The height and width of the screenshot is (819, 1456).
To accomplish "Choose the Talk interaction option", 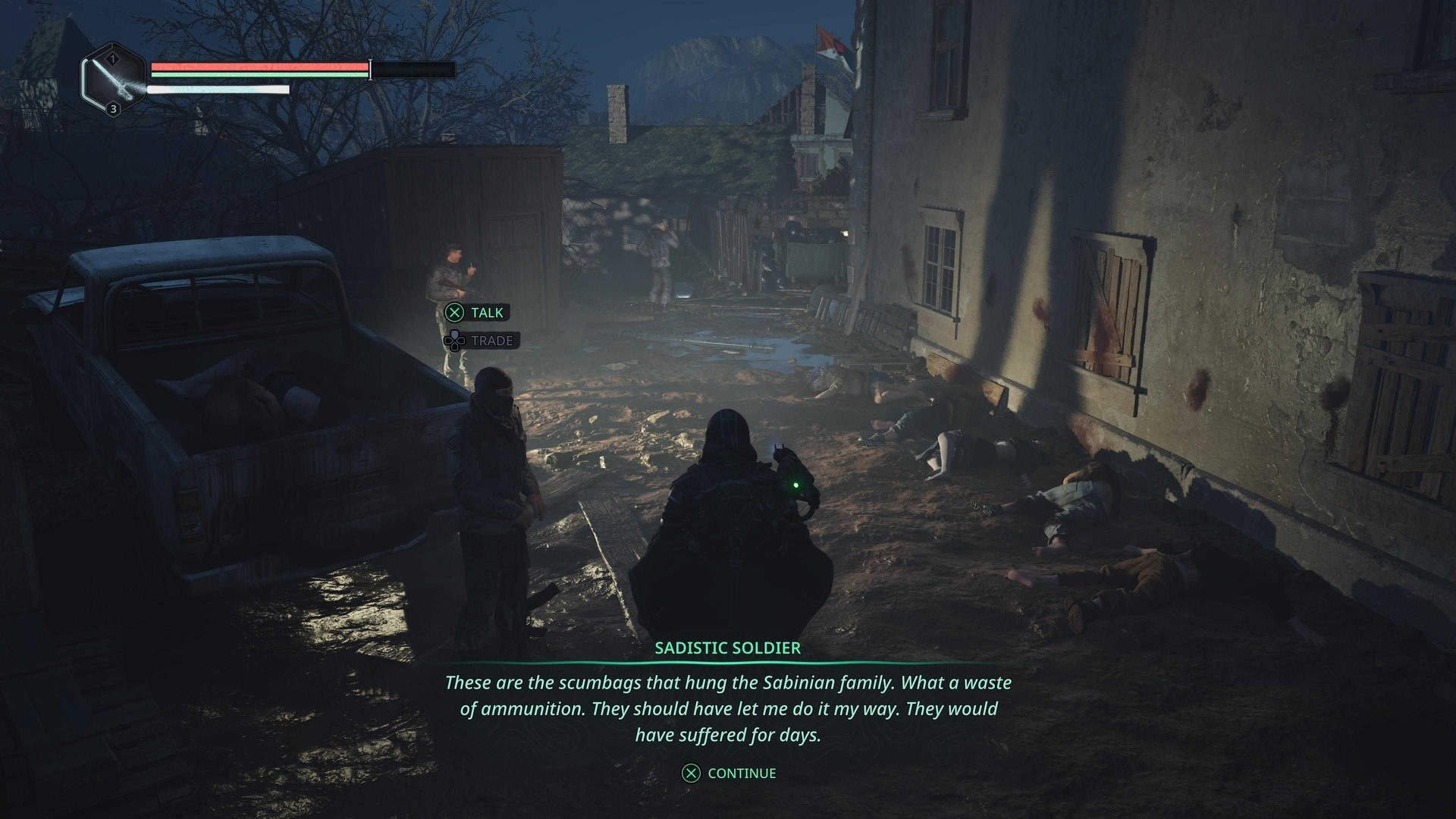I will pyautogui.click(x=476, y=312).
